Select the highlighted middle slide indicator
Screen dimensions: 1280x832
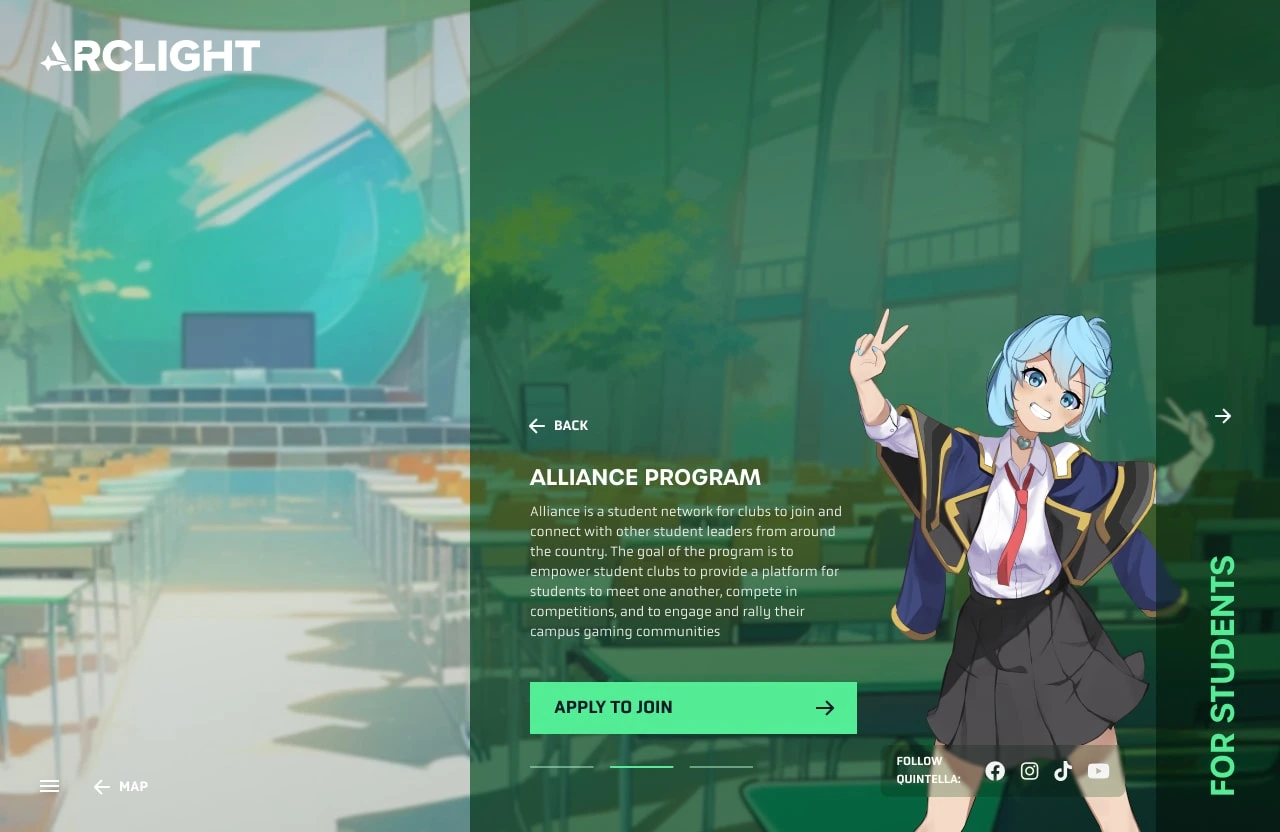tap(641, 767)
